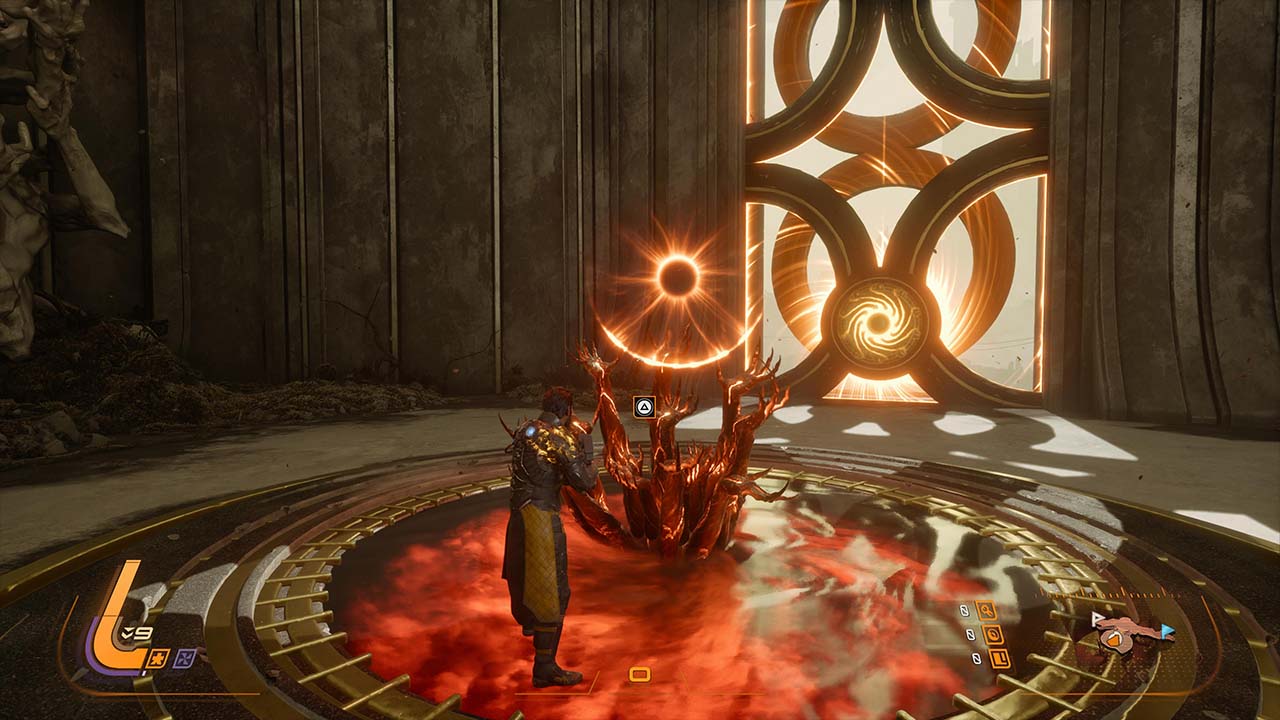Click the white flag minimap marker
The height and width of the screenshot is (720, 1280).
pos(1098,619)
